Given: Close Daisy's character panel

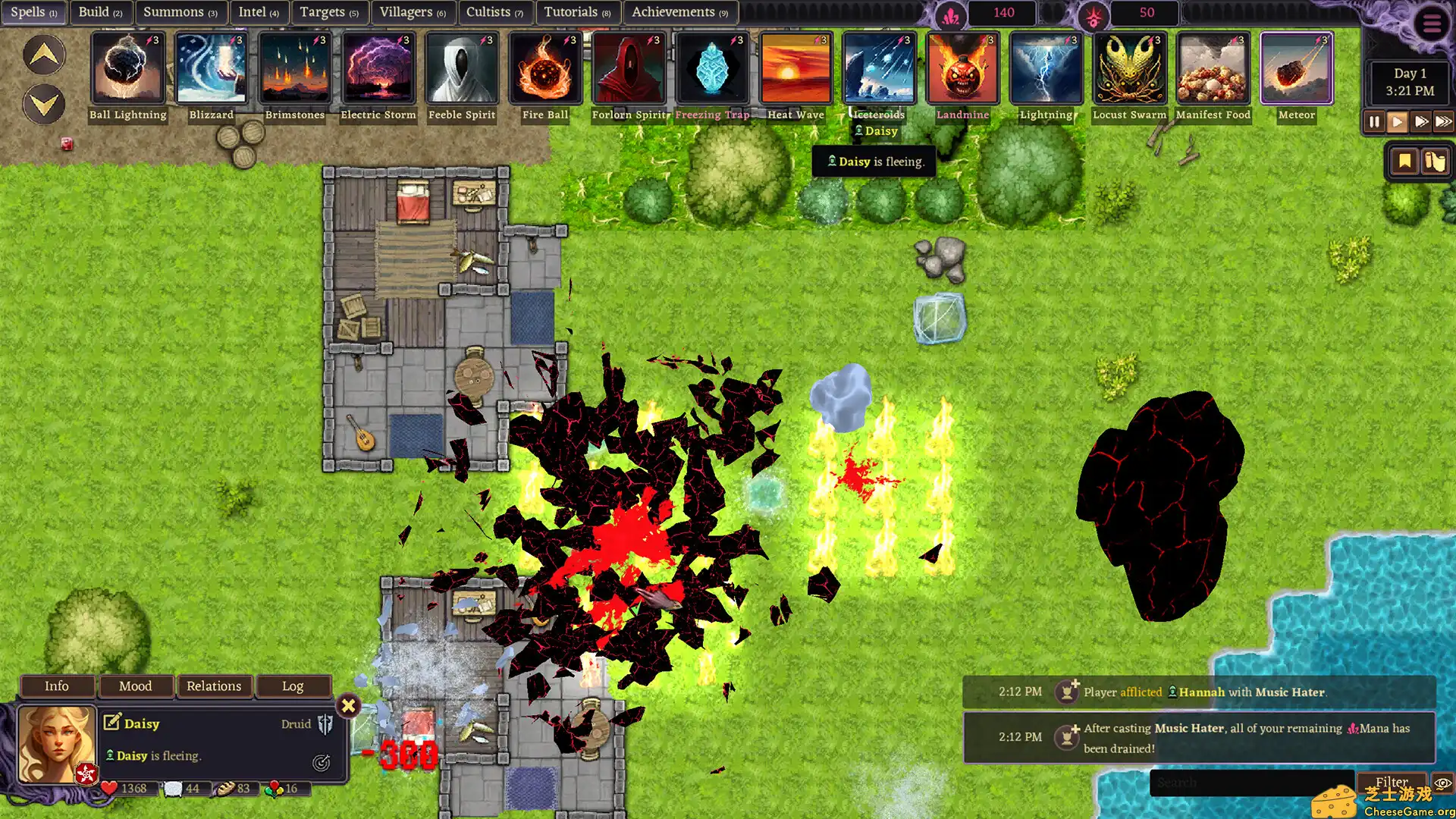Looking at the screenshot, I should 348,706.
